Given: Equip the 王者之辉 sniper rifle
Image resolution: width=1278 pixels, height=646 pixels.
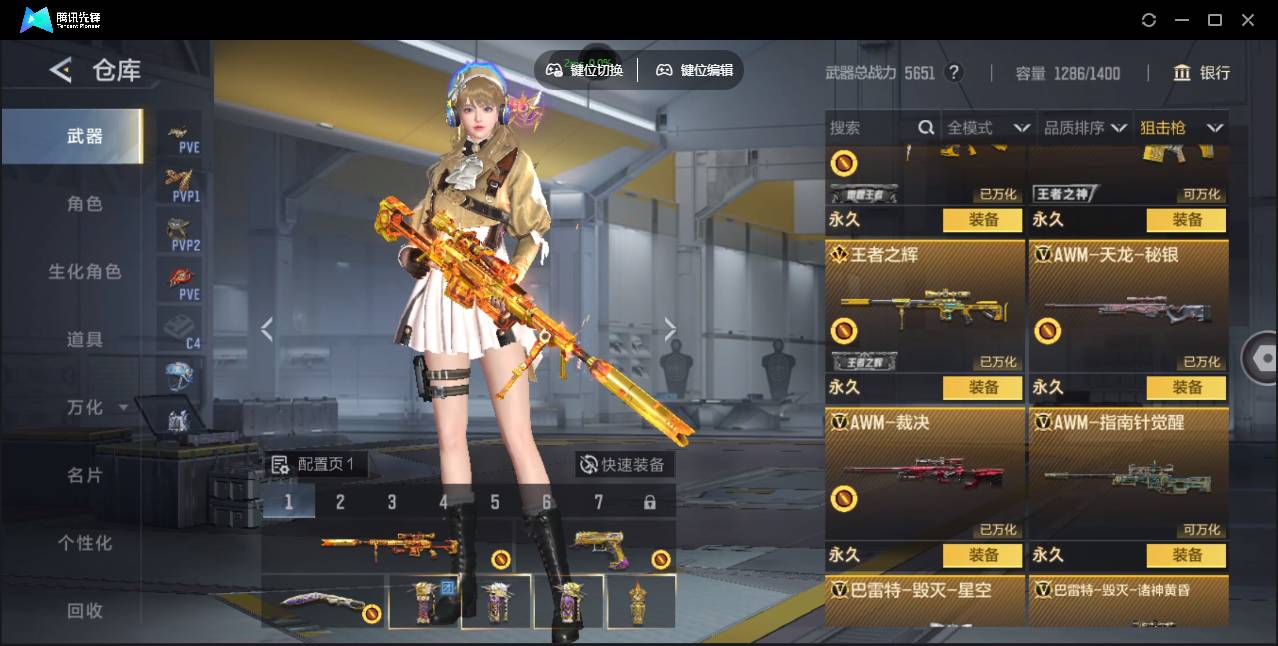Looking at the screenshot, I should click(x=983, y=388).
